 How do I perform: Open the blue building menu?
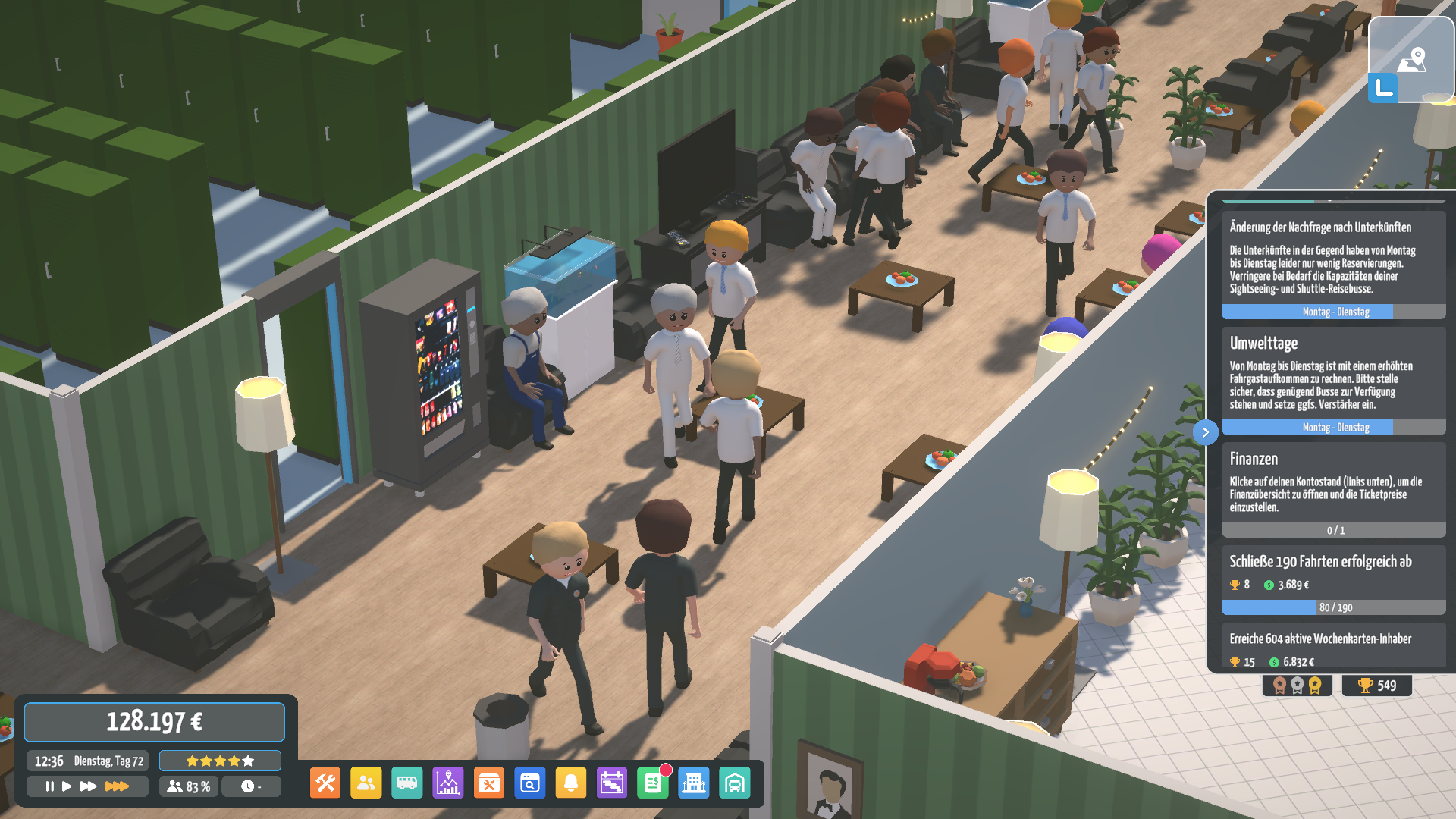pyautogui.click(x=694, y=783)
